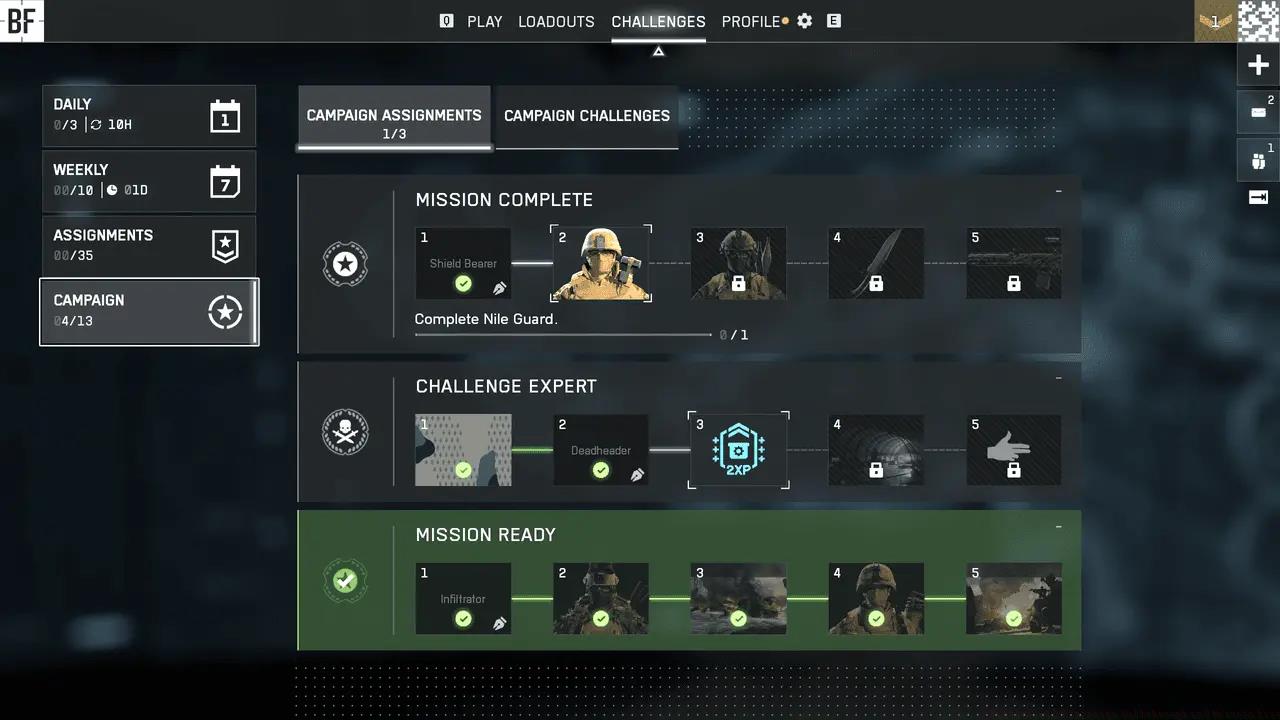Select the locked knife reward tile
The width and height of the screenshot is (1280, 720).
coord(876,263)
